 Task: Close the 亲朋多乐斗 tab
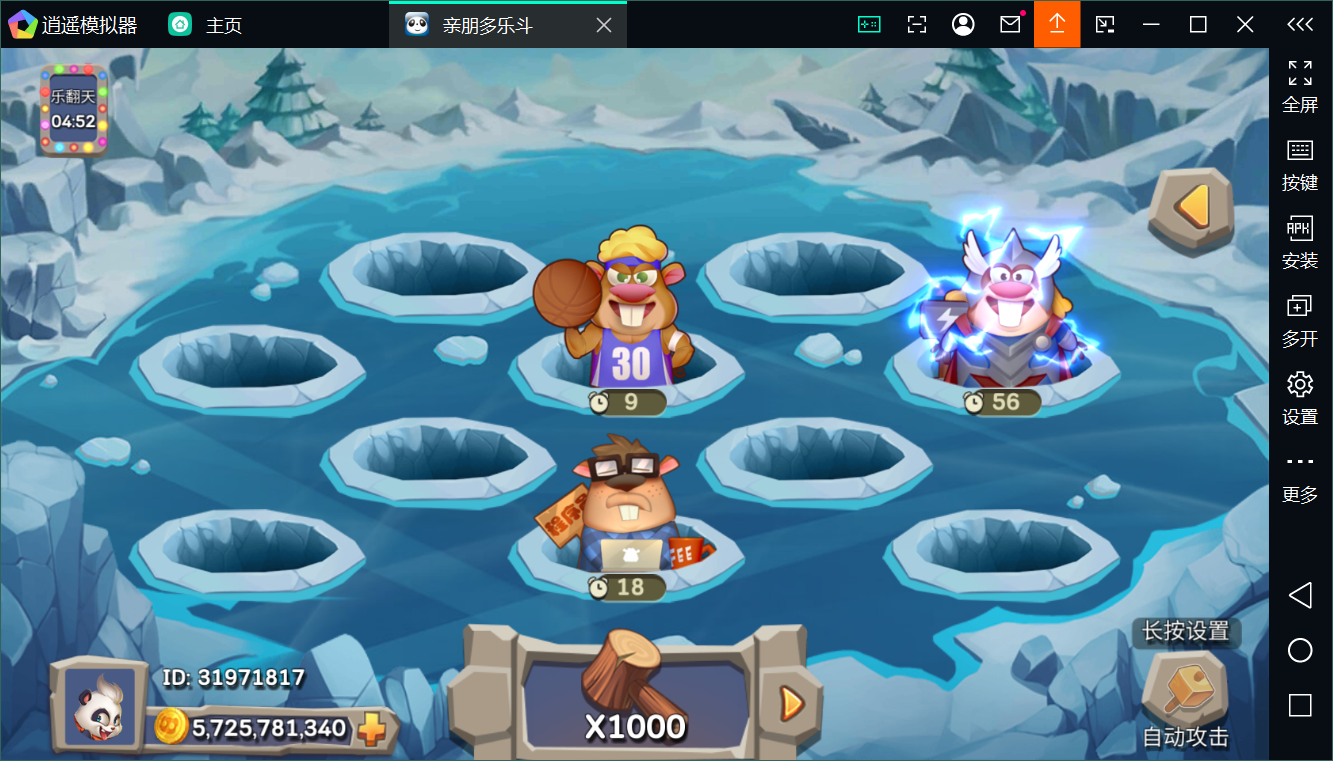pyautogui.click(x=604, y=25)
